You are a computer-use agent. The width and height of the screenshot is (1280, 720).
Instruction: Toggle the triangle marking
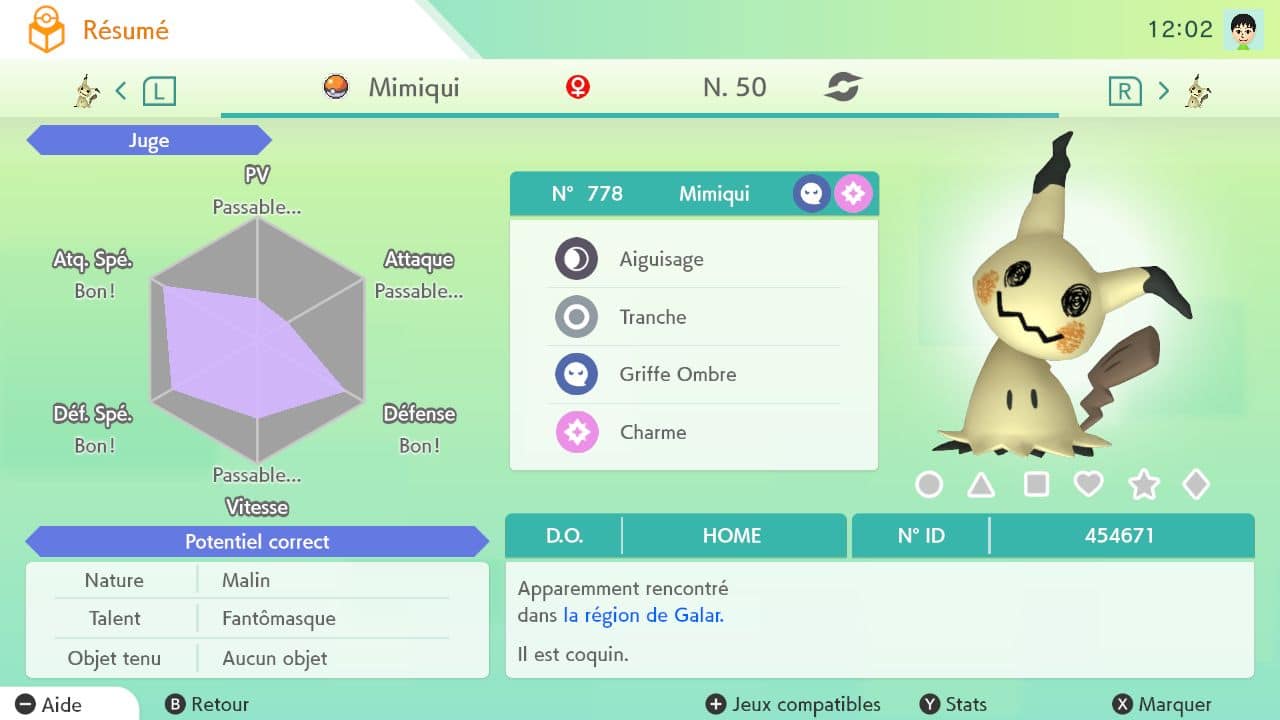click(981, 485)
